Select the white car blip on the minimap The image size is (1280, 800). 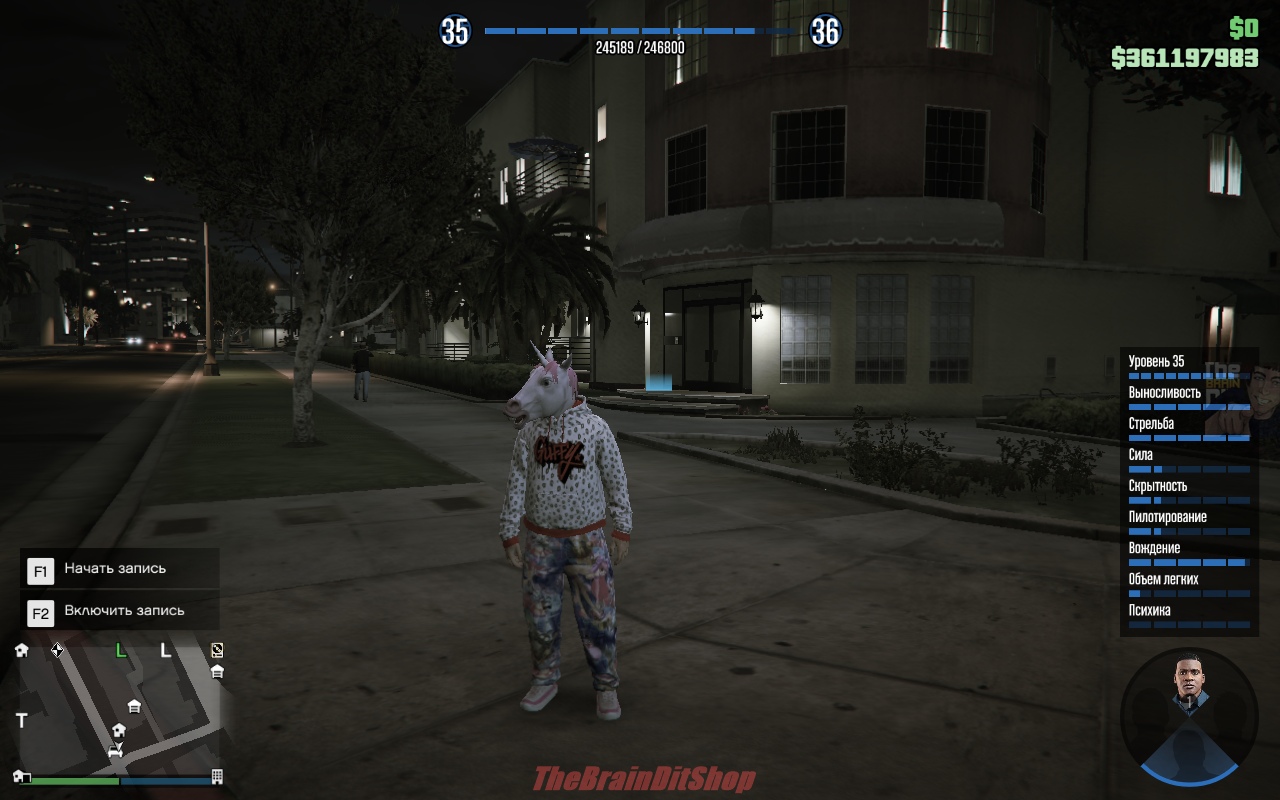coord(115,750)
